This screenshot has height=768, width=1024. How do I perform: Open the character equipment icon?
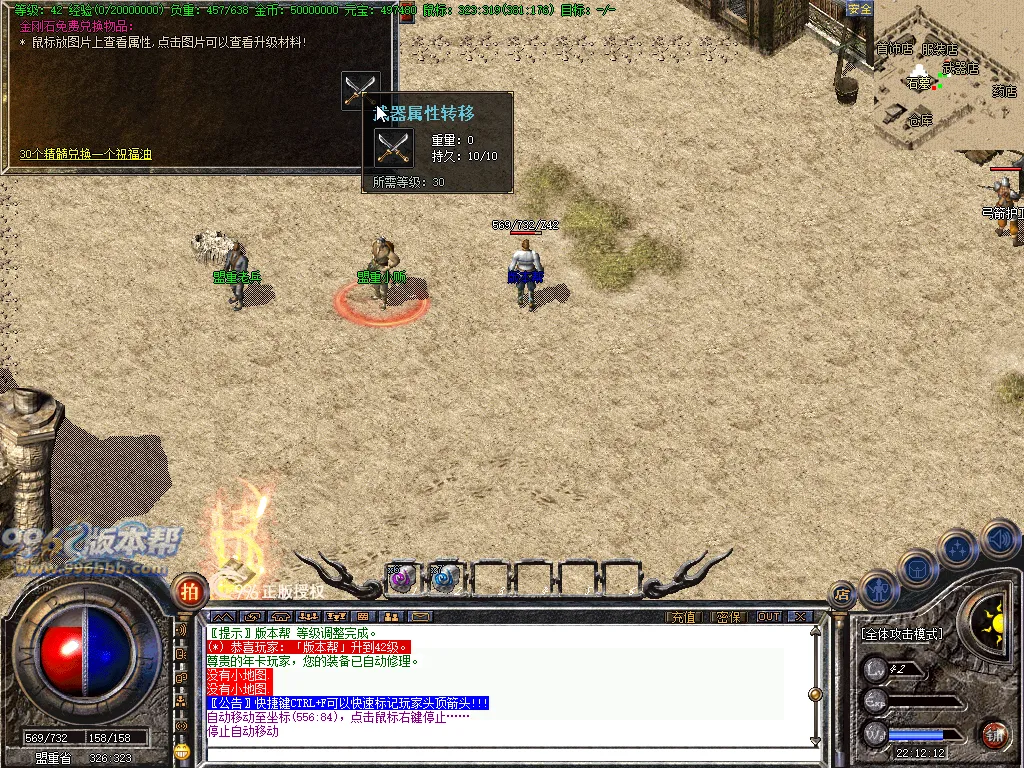[x=877, y=589]
